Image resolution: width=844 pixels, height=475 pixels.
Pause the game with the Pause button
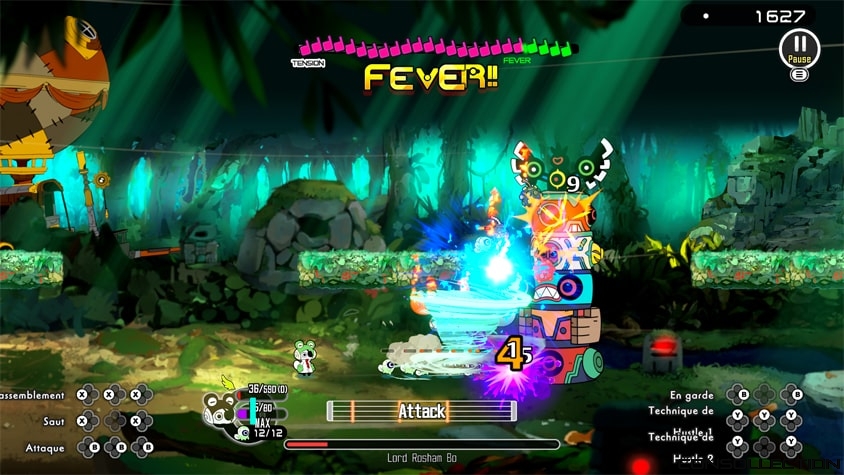[798, 46]
